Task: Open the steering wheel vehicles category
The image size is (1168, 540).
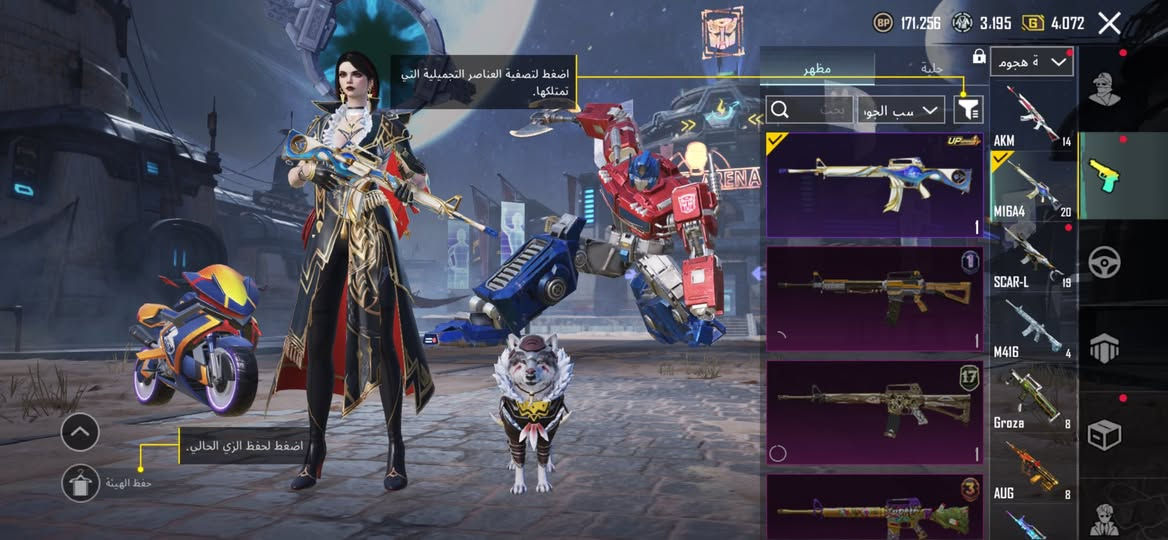Action: coord(1104,262)
